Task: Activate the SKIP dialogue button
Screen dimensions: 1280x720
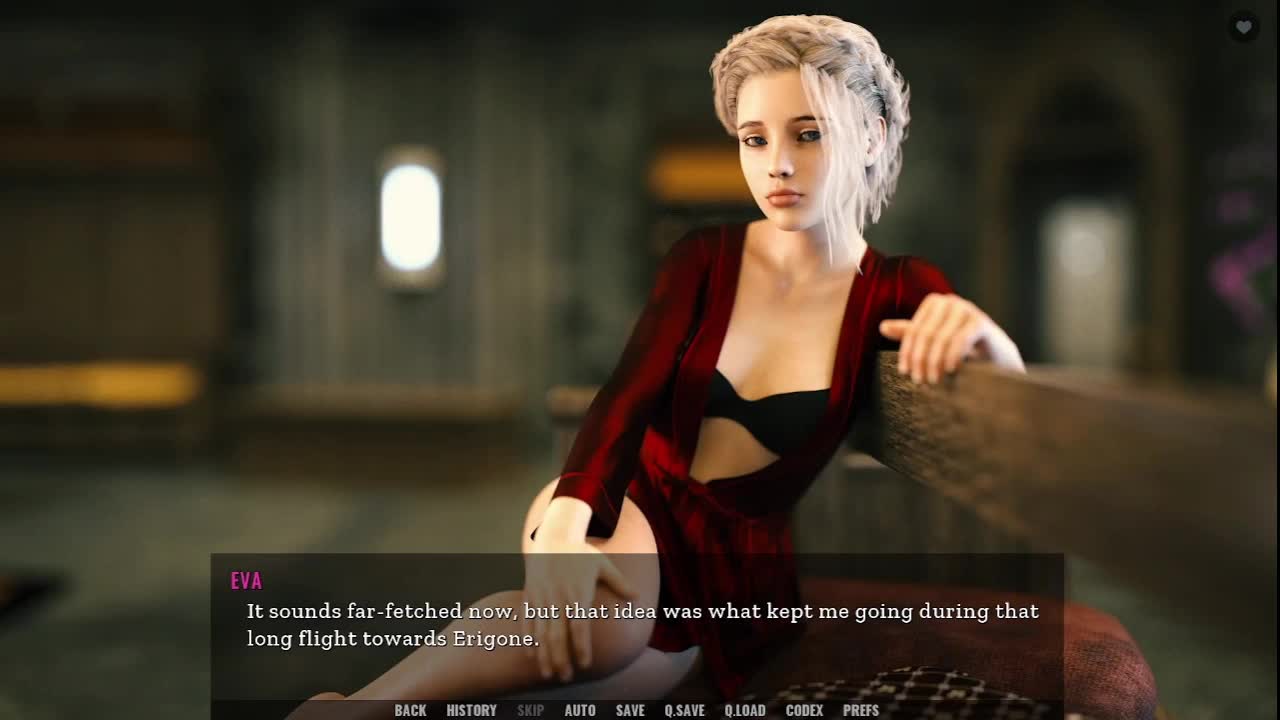Action: coord(530,710)
